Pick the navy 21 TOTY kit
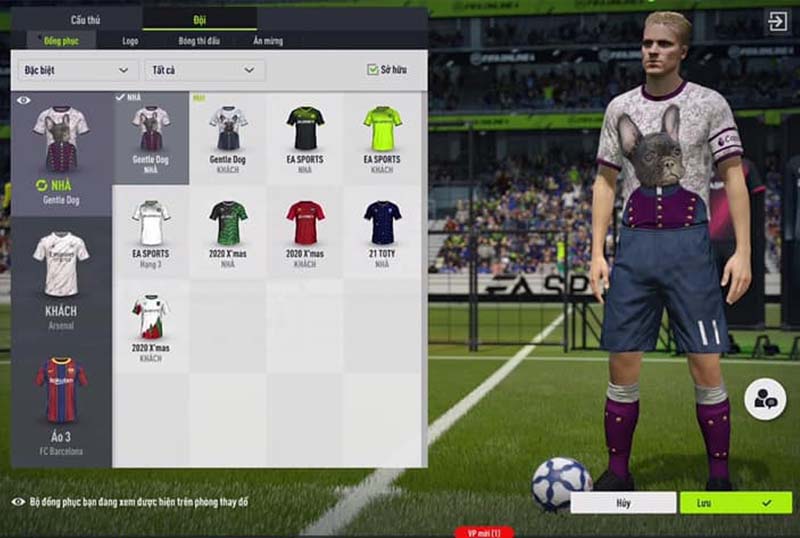 [382, 232]
